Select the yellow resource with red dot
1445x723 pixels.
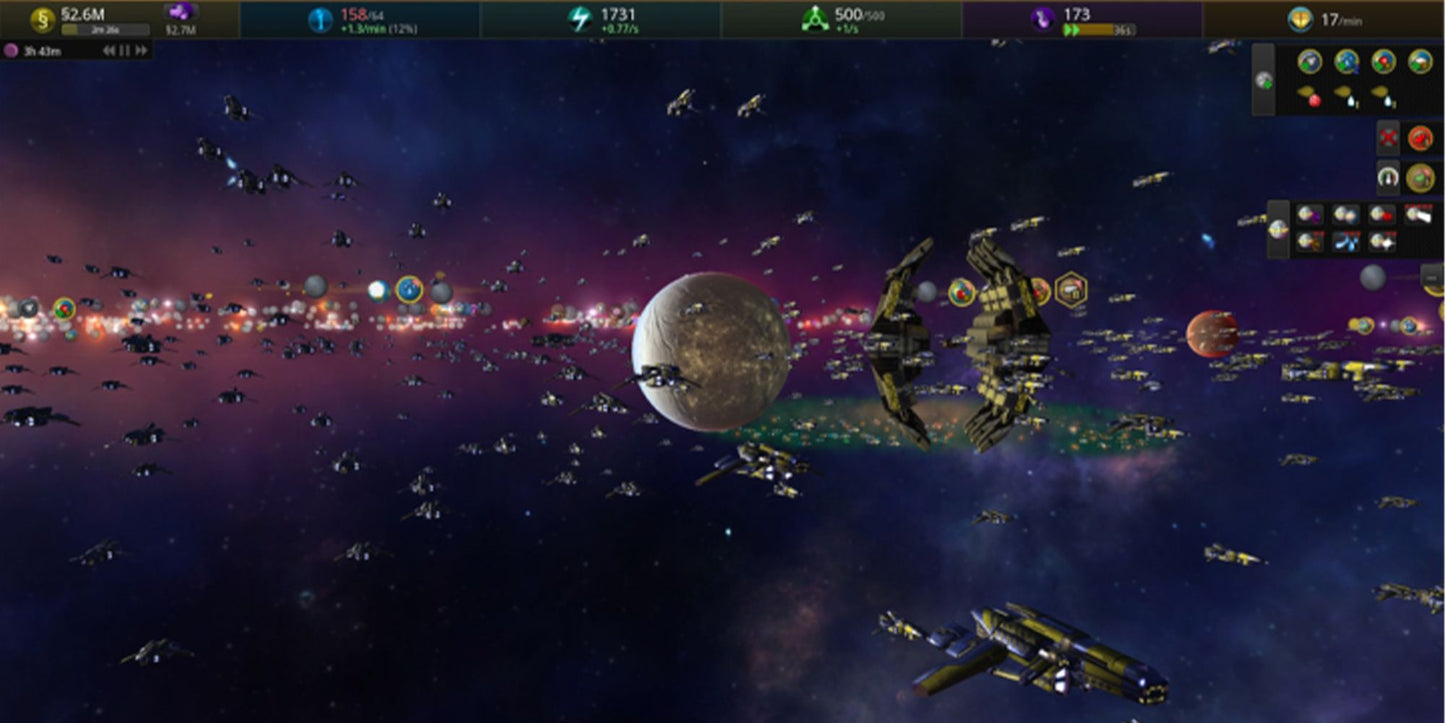tap(1310, 96)
